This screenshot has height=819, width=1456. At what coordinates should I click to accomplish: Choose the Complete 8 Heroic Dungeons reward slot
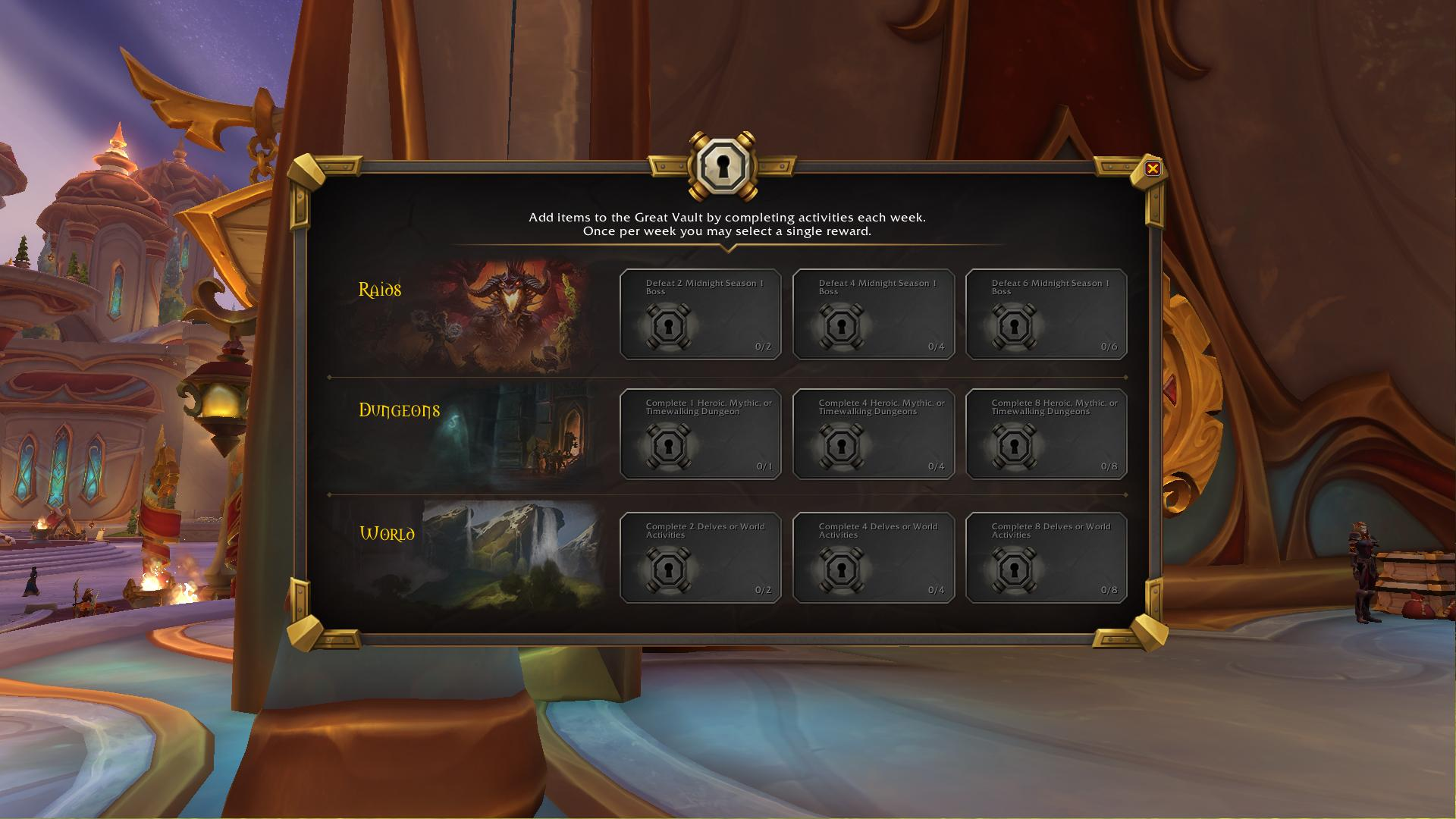(x=1046, y=434)
